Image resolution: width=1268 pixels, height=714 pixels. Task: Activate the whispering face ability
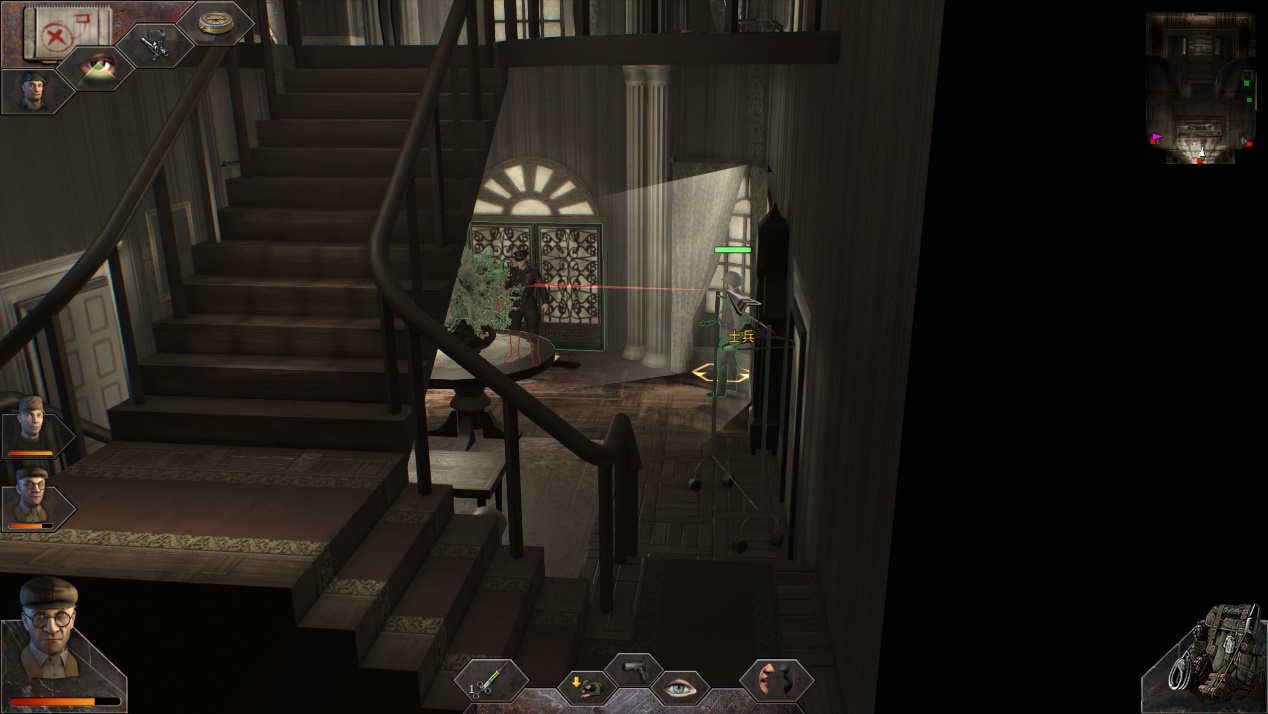(x=775, y=679)
